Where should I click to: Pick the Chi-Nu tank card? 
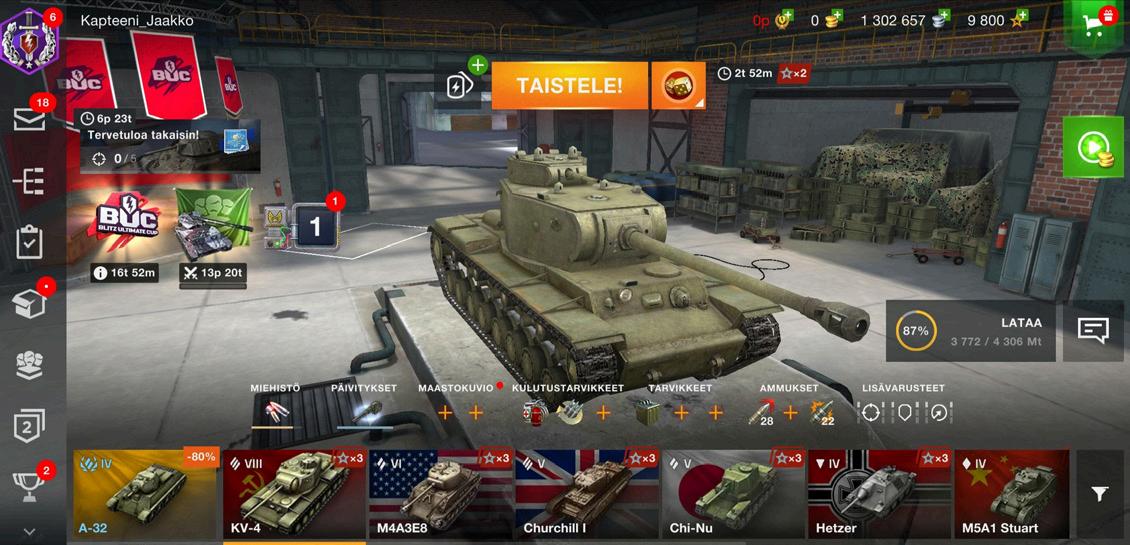point(733,494)
